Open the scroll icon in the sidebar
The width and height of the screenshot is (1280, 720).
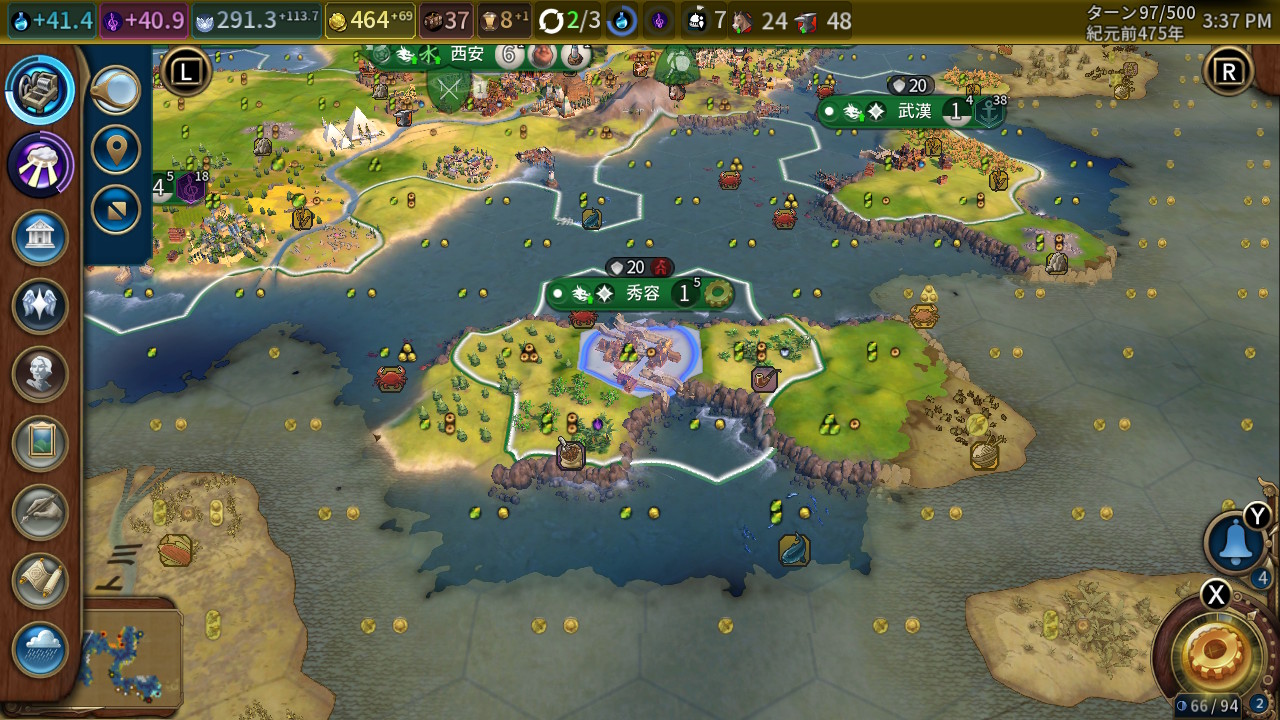40,581
